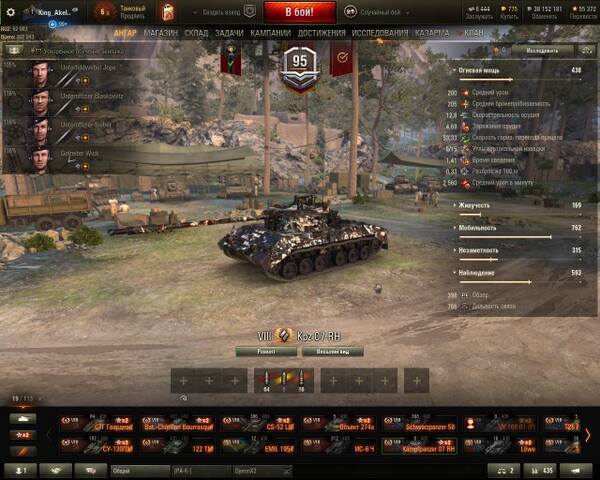Switch to the Казарма (Barracks) tab
This screenshot has height=480, width=600.
click(432, 32)
